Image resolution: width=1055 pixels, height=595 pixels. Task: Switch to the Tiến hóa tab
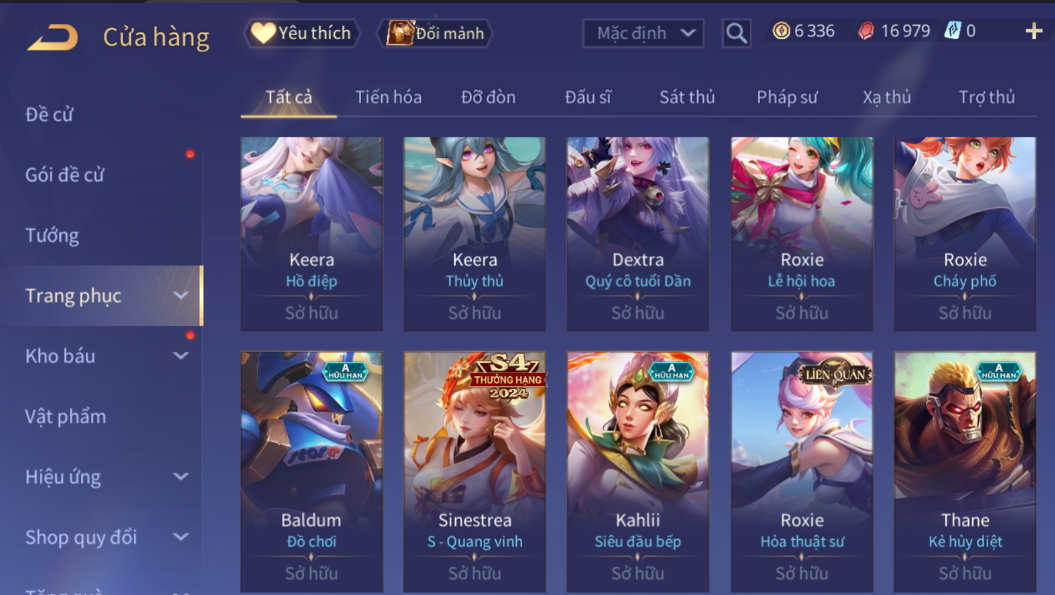point(388,97)
